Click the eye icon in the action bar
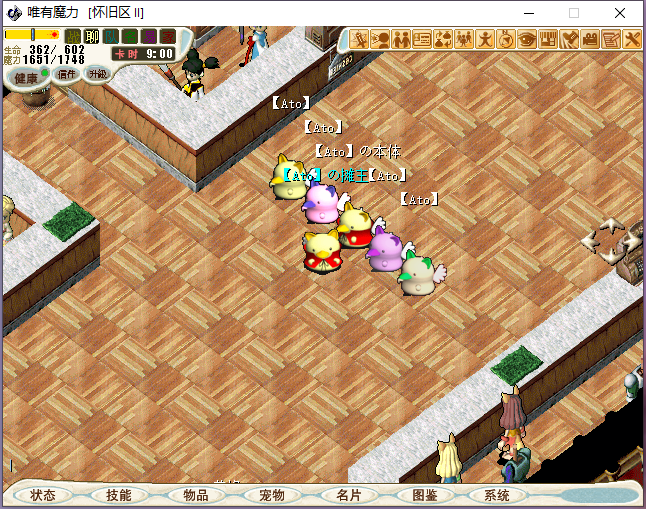Viewport: 646px width, 509px height. pyautogui.click(x=527, y=40)
